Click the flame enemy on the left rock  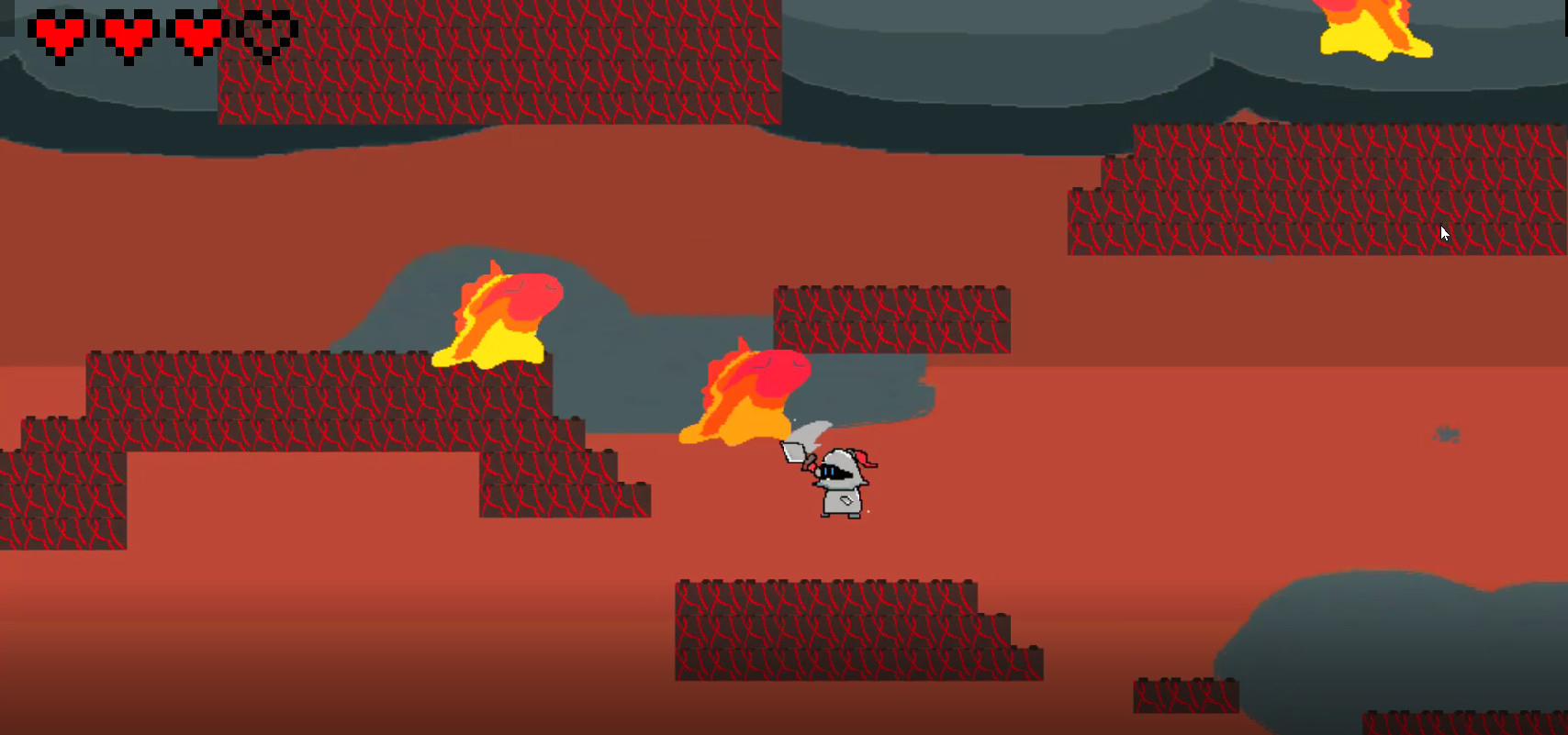point(500,317)
